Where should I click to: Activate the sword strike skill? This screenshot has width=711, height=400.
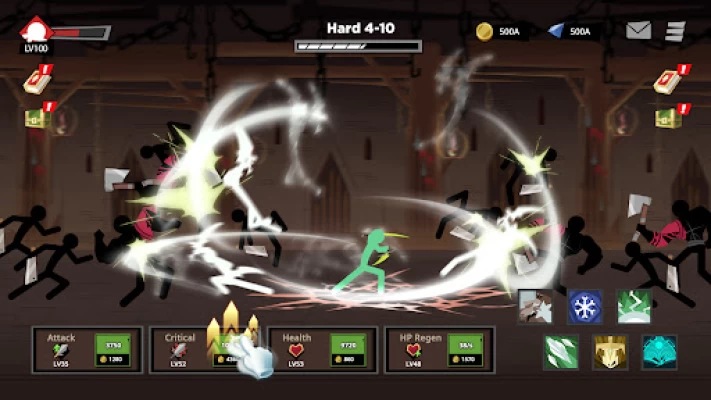point(536,307)
